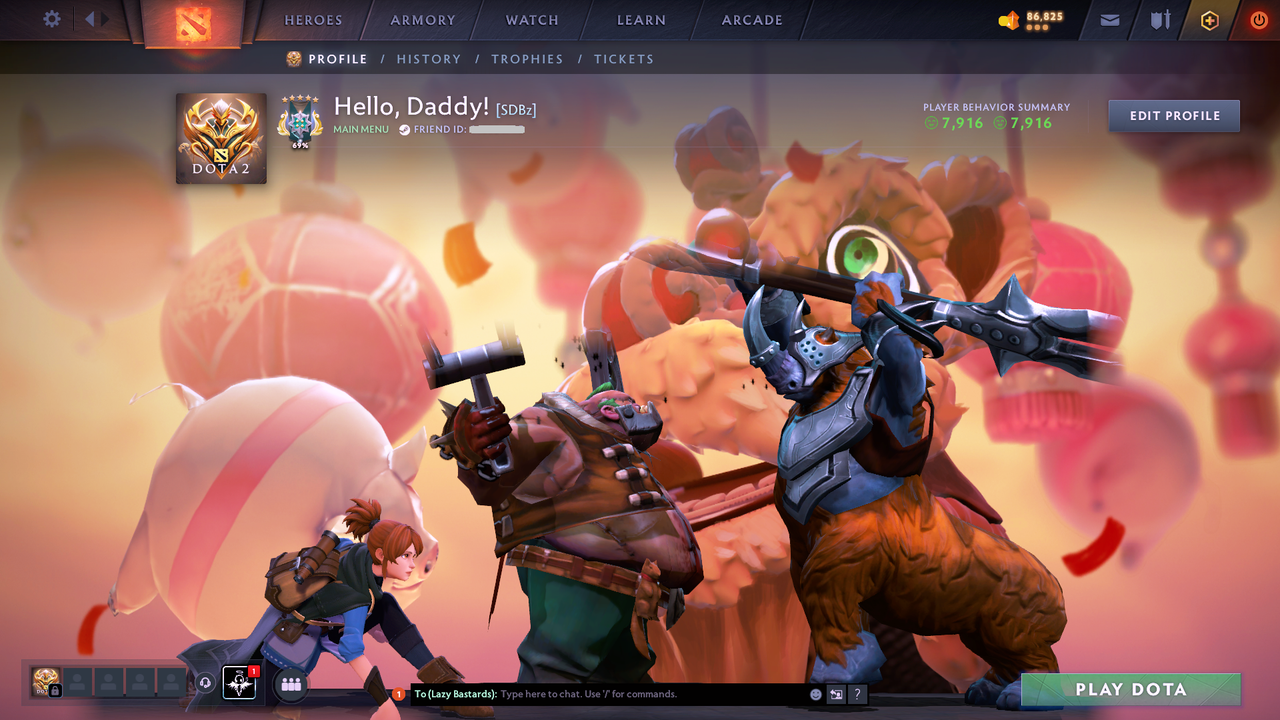Open the ARCADE menu item

click(x=751, y=20)
